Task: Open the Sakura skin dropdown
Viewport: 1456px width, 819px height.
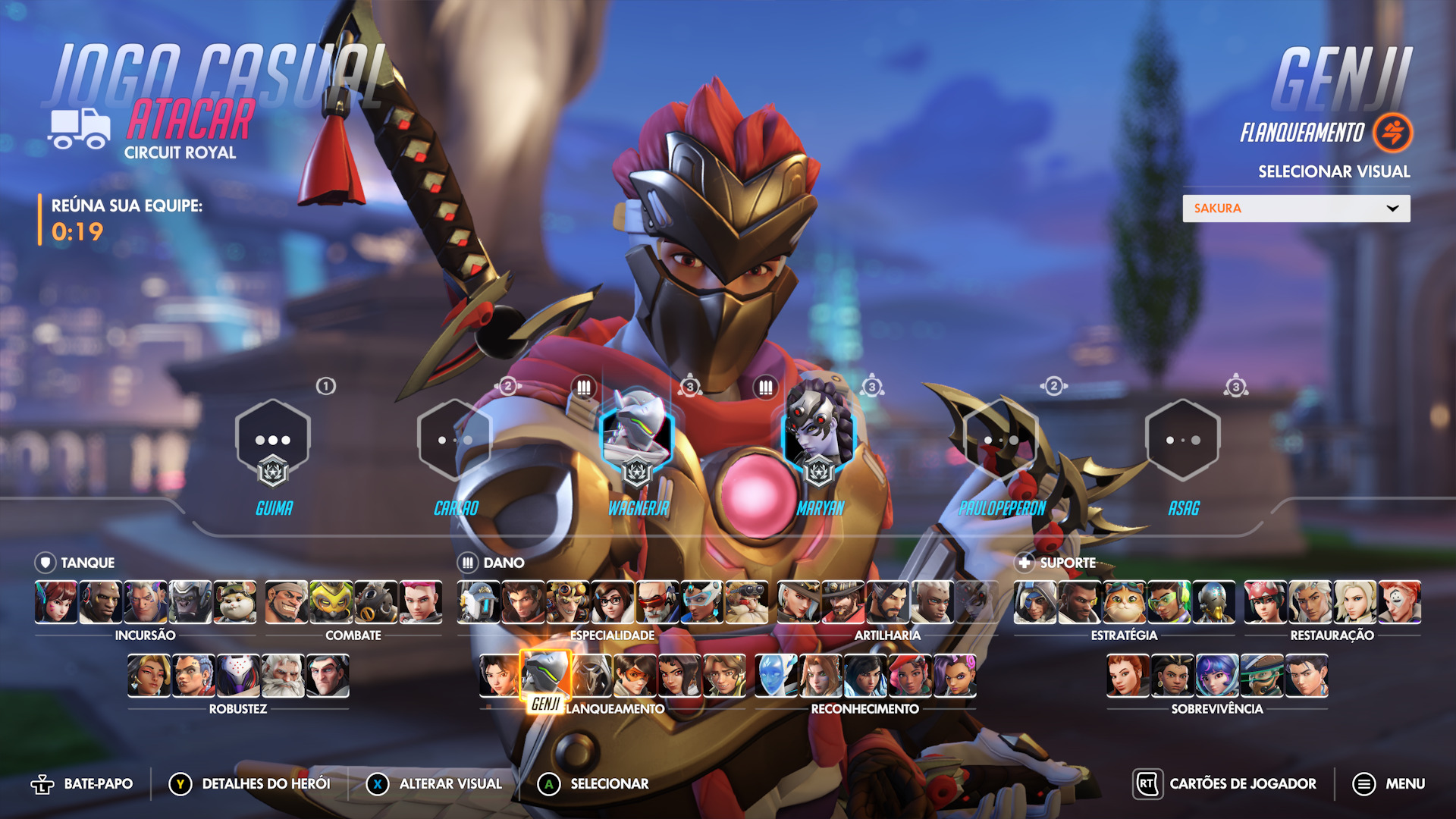Action: pos(1296,209)
